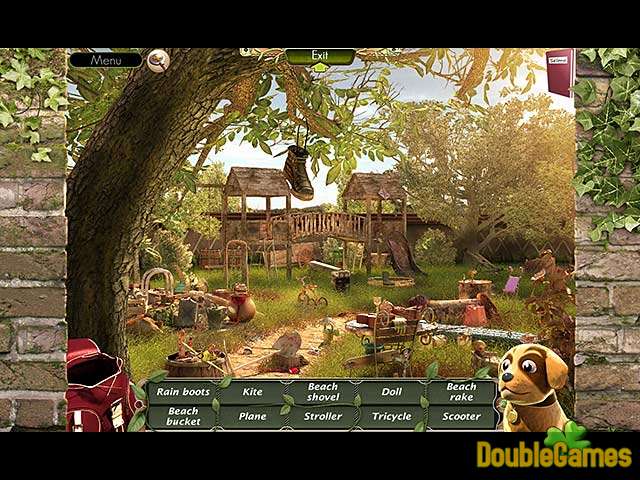Screen dimensions: 640x480
Task: Pick Doll in the item list
Action: point(392,392)
